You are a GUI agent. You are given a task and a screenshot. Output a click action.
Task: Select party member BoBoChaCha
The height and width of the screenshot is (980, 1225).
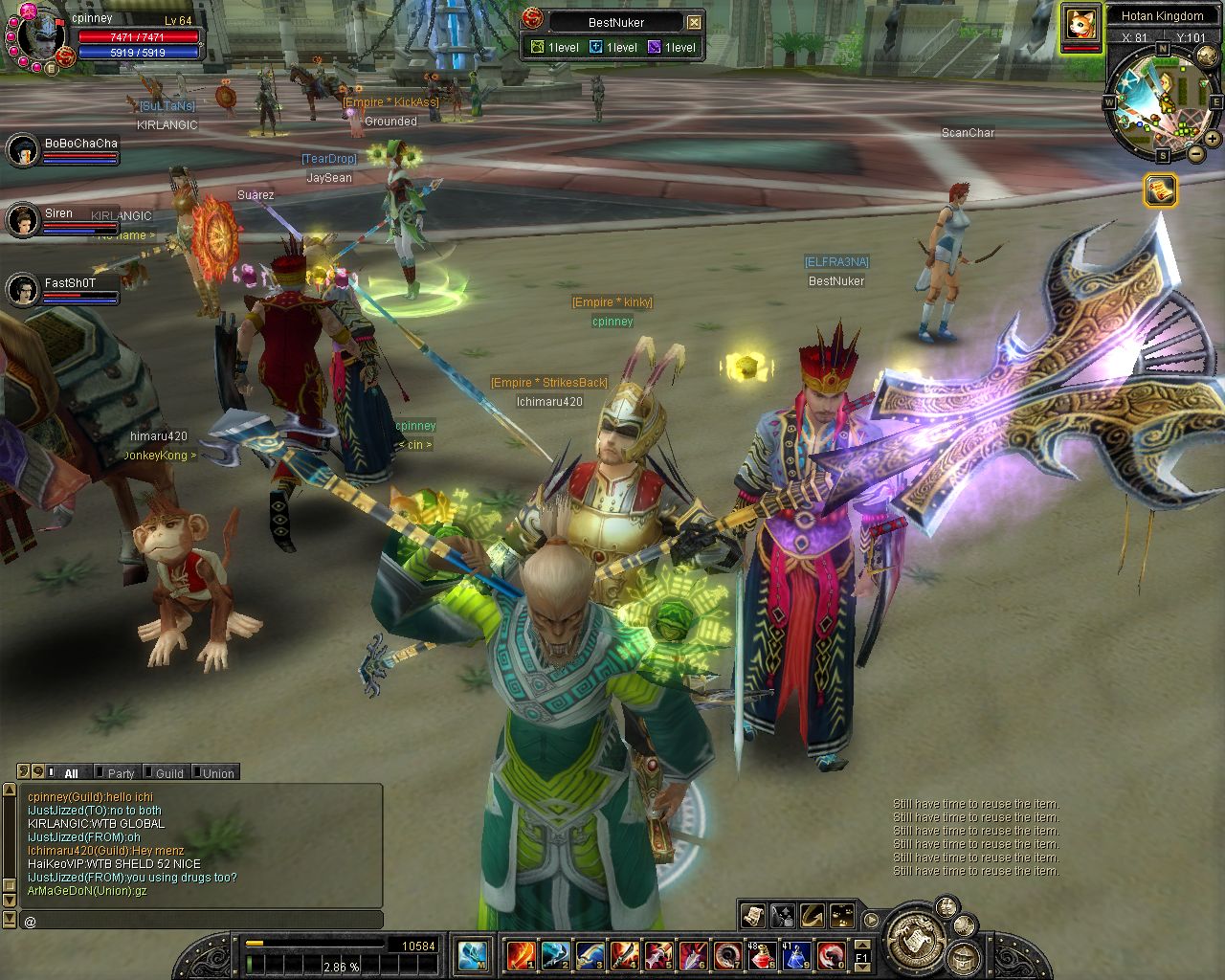click(x=23, y=150)
